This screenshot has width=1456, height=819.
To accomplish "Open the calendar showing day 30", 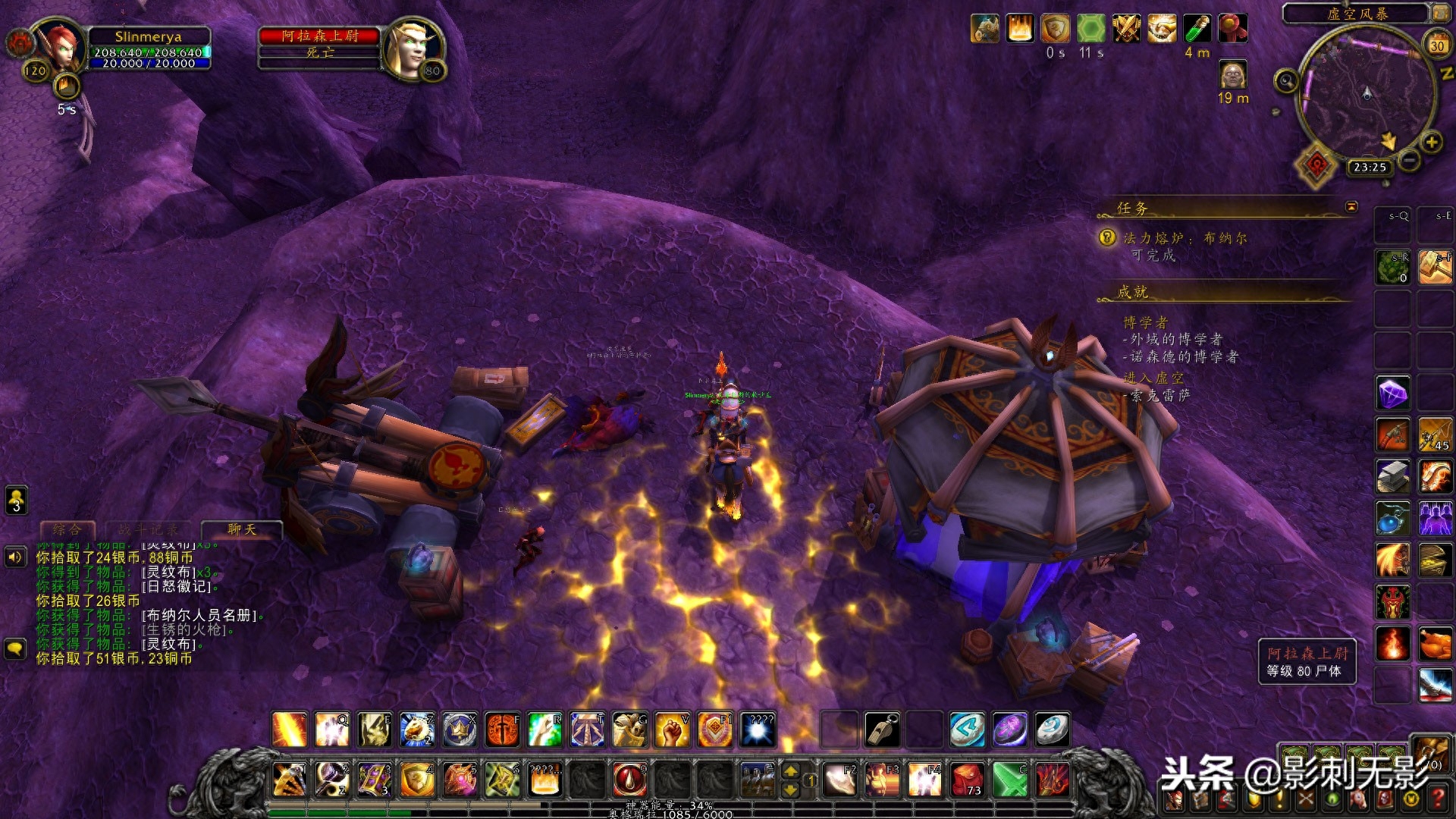I will 1436,45.
